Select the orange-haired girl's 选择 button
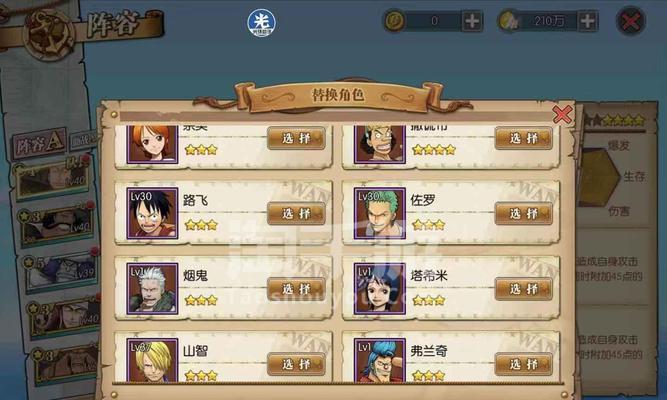Screen dimensions: 667x400 296,138
